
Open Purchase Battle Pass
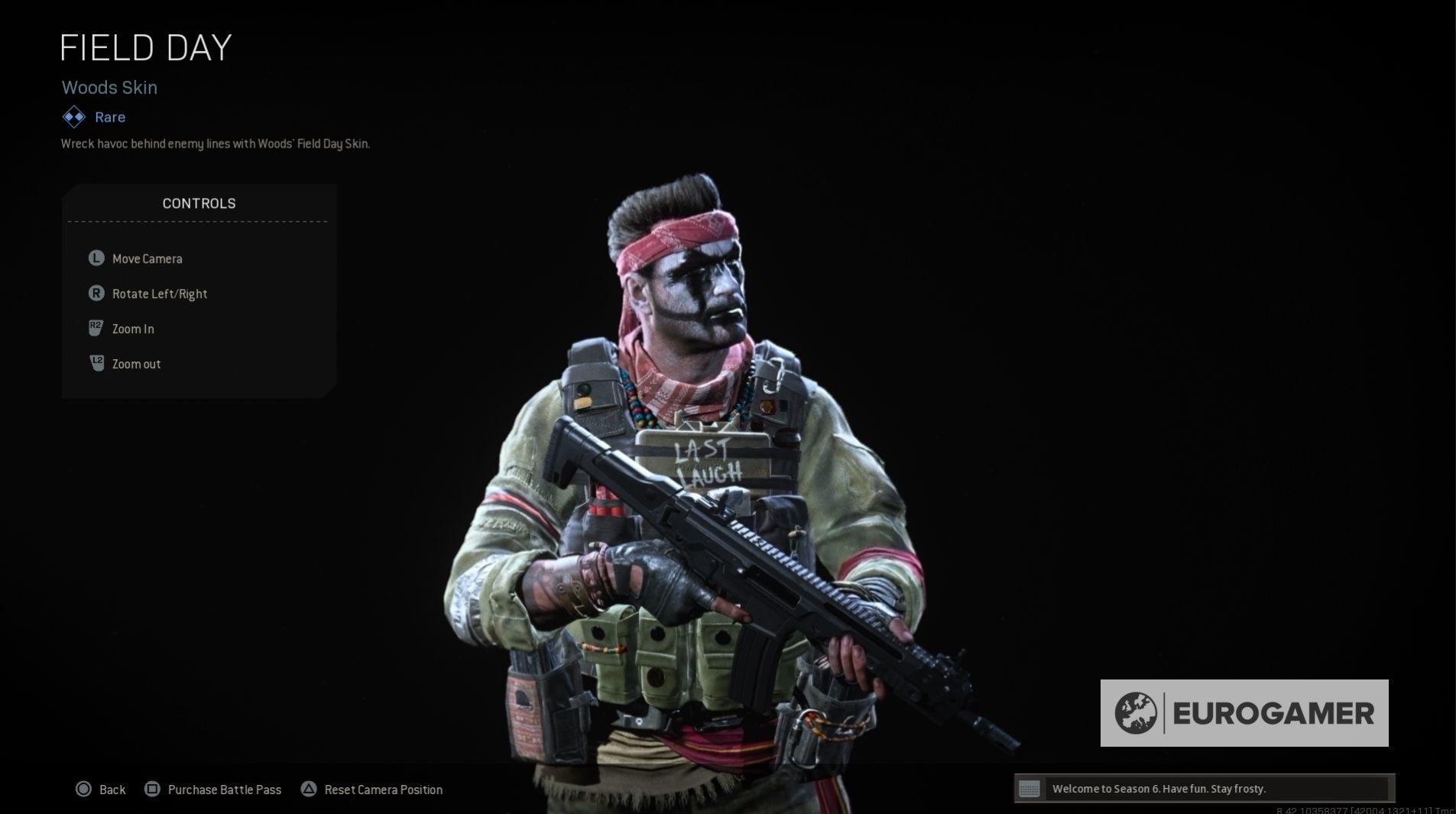[x=224, y=789]
